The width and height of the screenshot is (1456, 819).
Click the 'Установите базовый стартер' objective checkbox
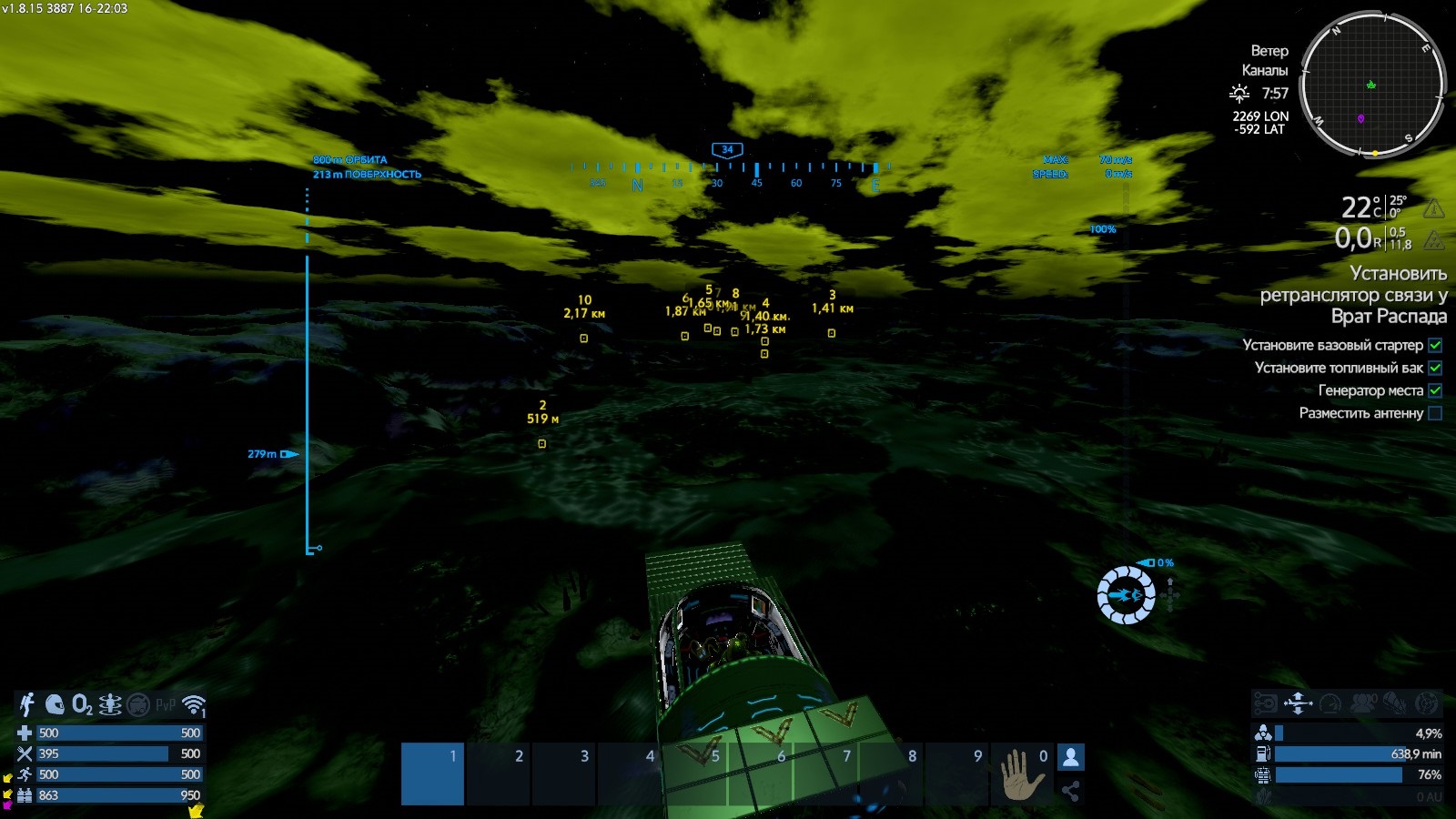(1435, 345)
